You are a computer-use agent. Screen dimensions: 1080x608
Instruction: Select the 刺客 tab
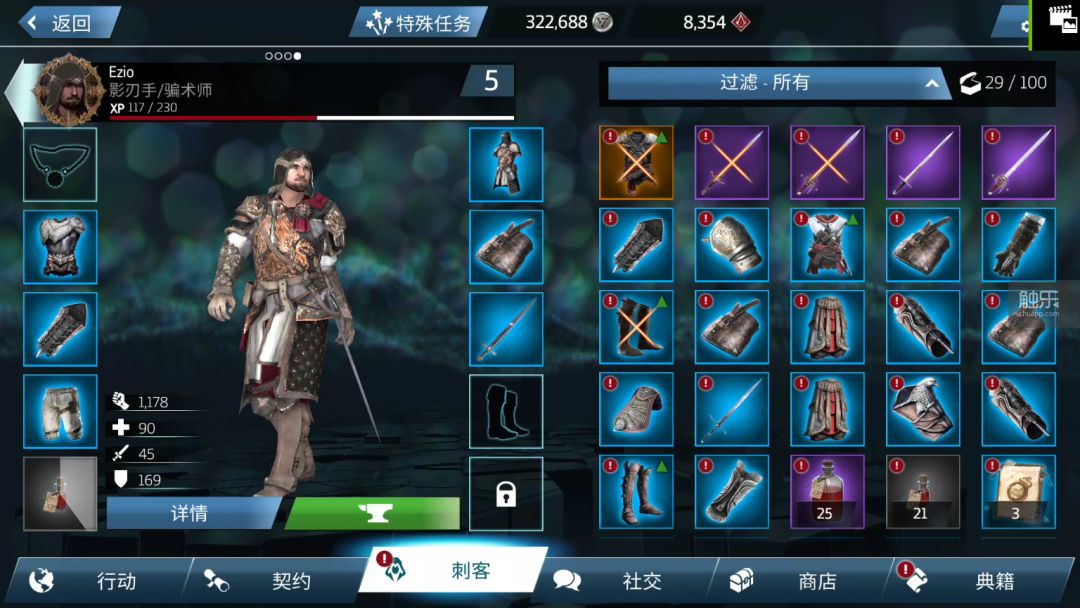[x=455, y=573]
